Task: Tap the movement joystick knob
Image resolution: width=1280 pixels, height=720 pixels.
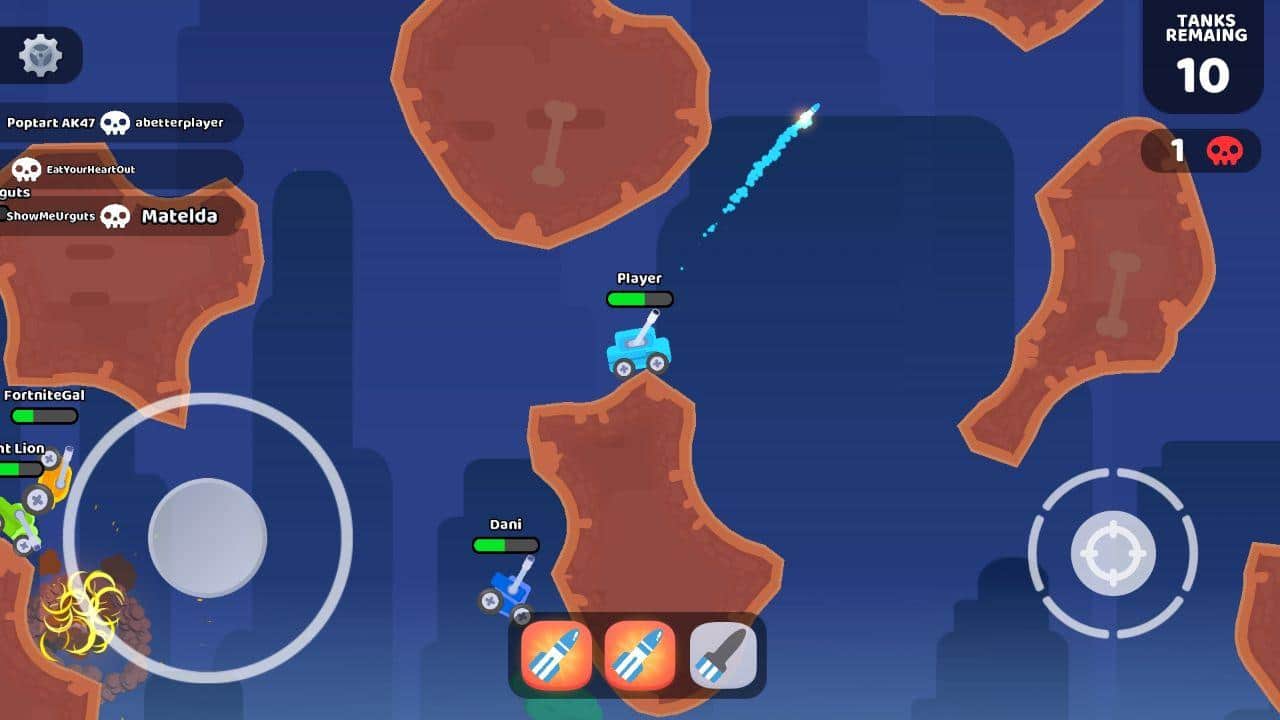Action: 207,538
